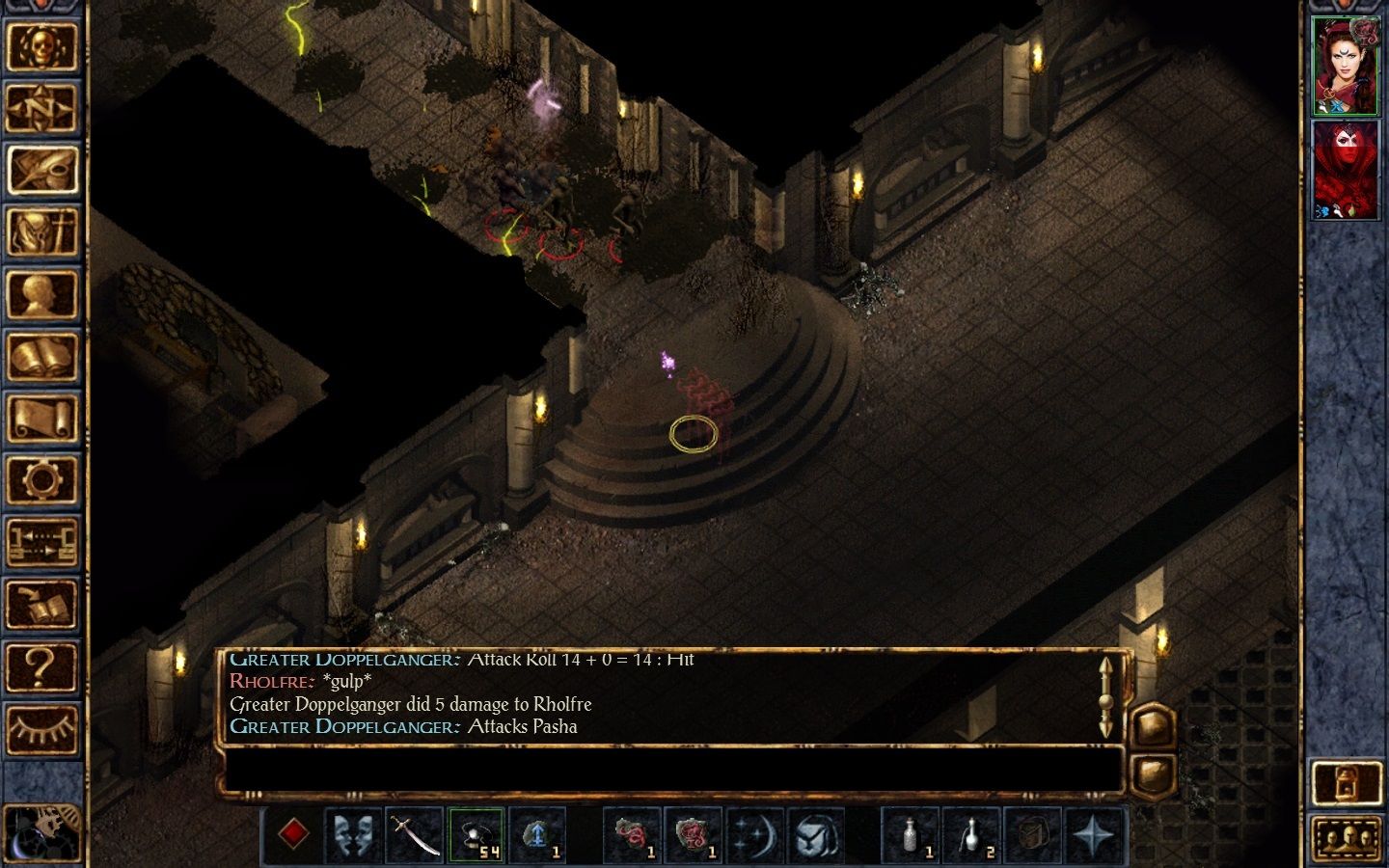Image resolution: width=1389 pixels, height=868 pixels.
Task: Activate the four-pointed star special abilities
Action: pos(1094,833)
